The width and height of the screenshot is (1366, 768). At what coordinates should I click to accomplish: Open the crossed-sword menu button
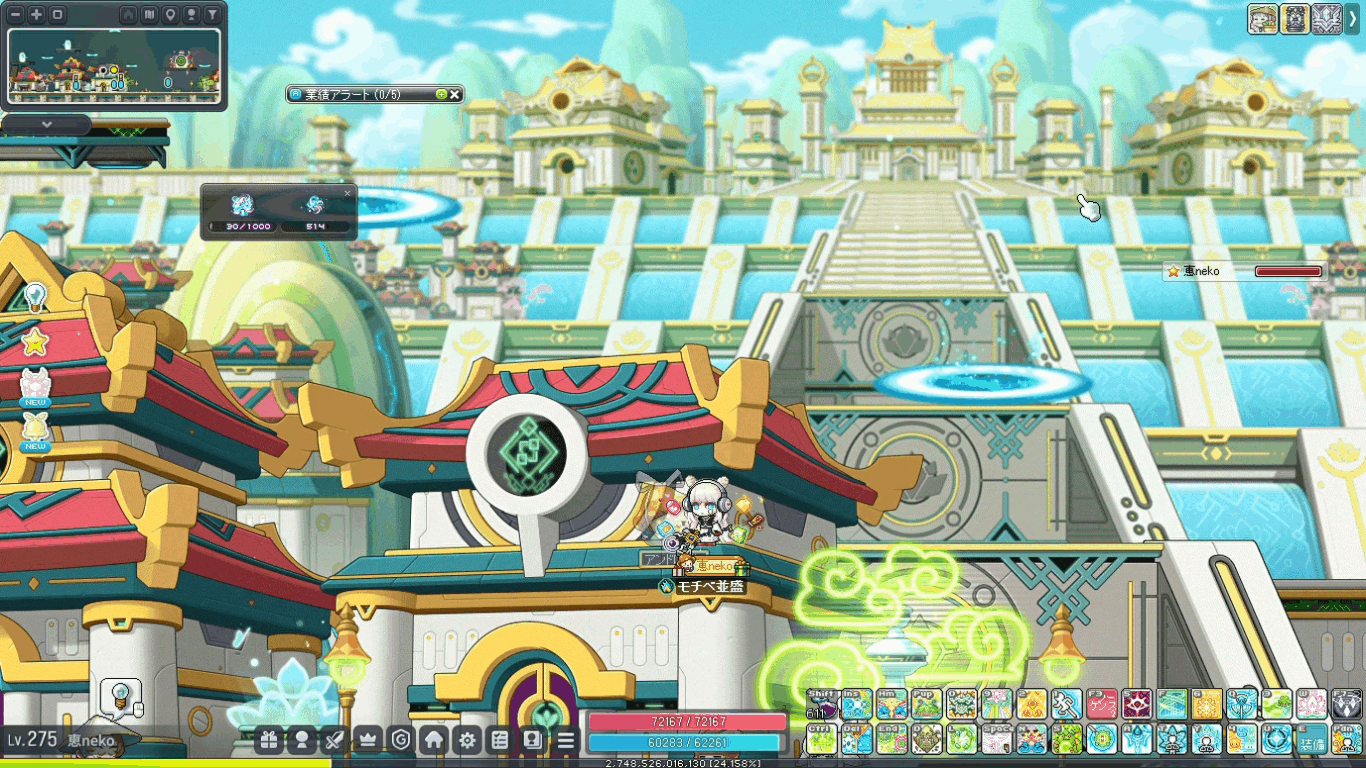[x=335, y=740]
